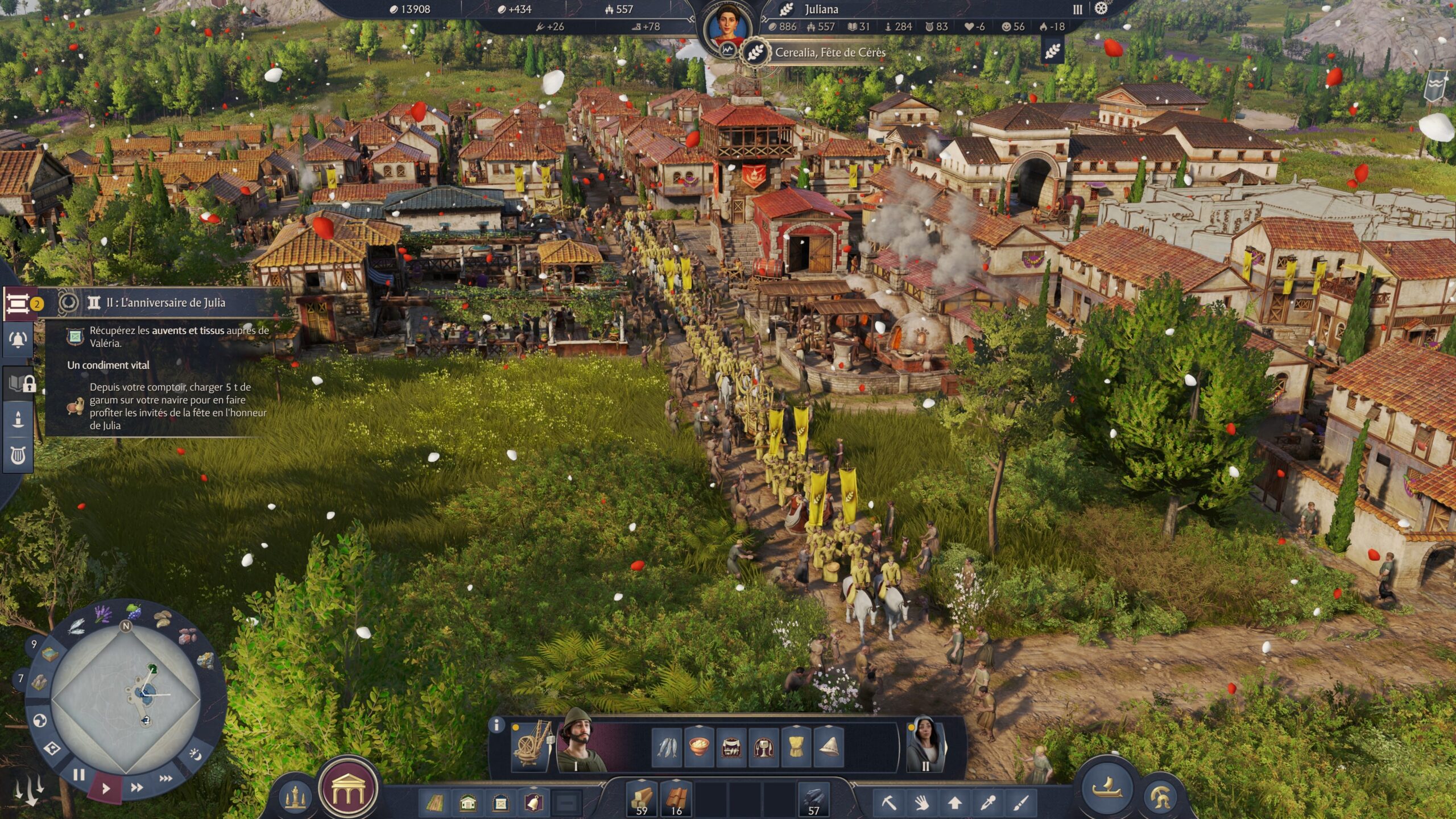The width and height of the screenshot is (1456, 819).
Task: Pause the game speed
Action: click(79, 775)
